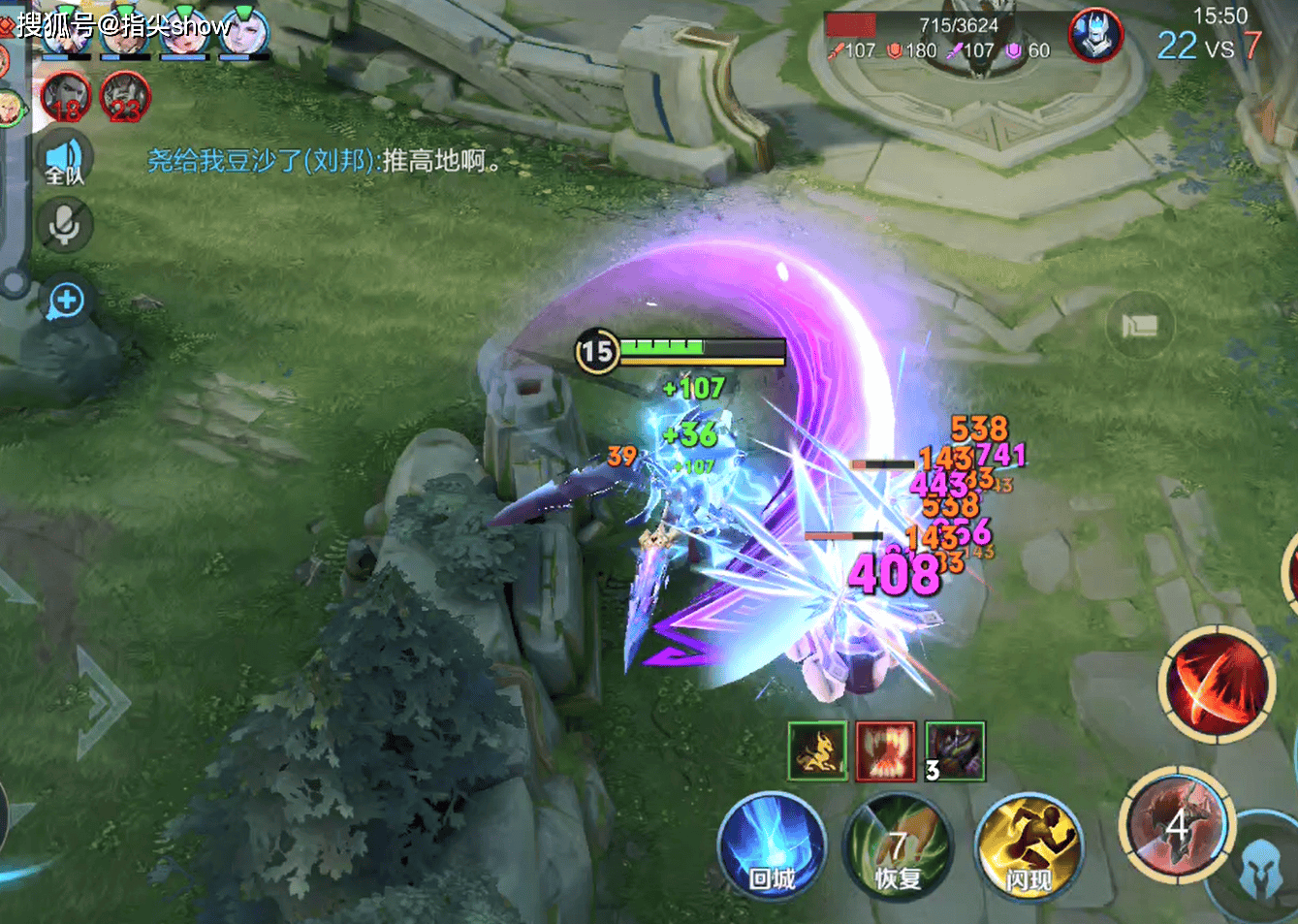This screenshot has height=924, width=1298.
Task: Use the 回城 recall button
Action: [772, 844]
